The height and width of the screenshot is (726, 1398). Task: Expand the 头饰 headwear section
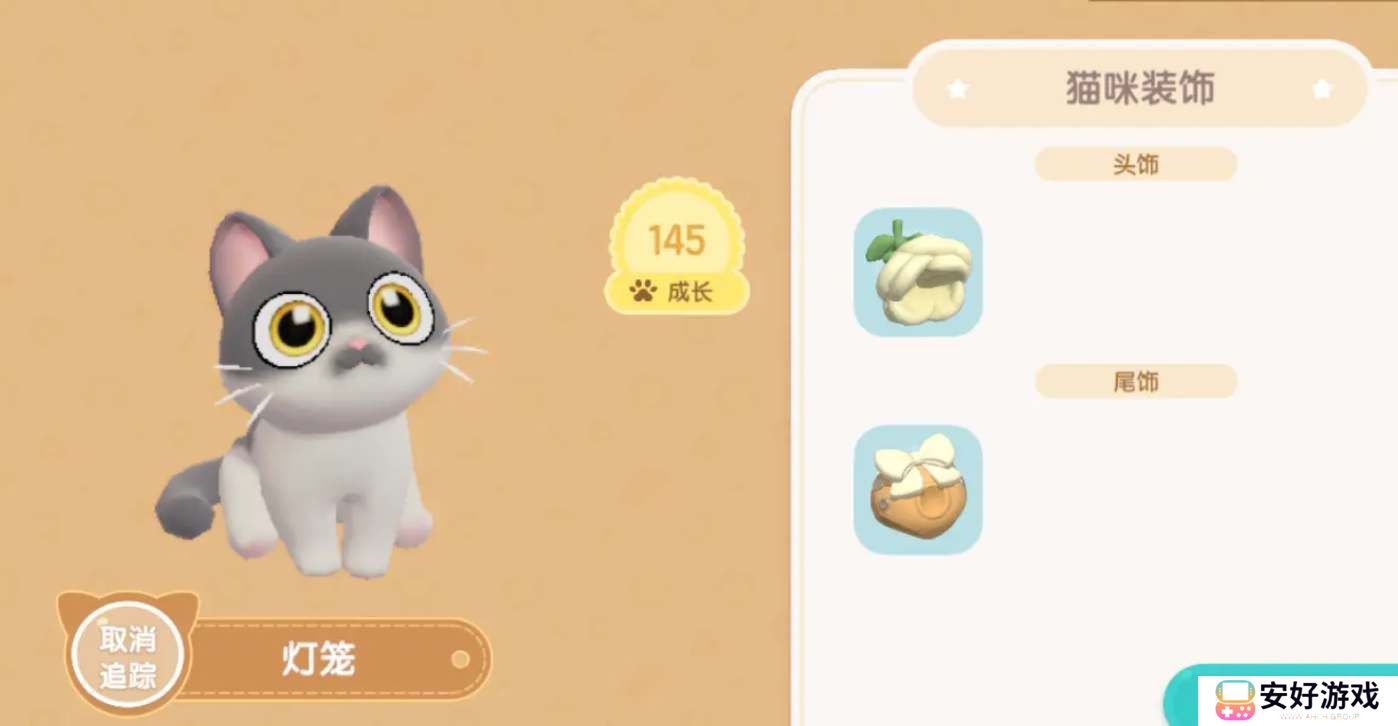tap(1136, 164)
